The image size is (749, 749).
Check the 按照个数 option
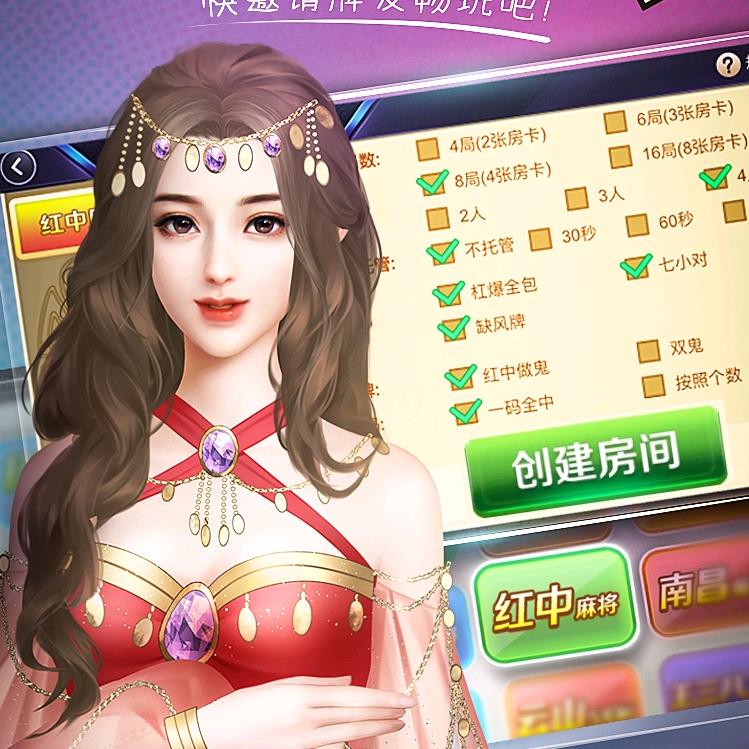pyautogui.click(x=653, y=384)
